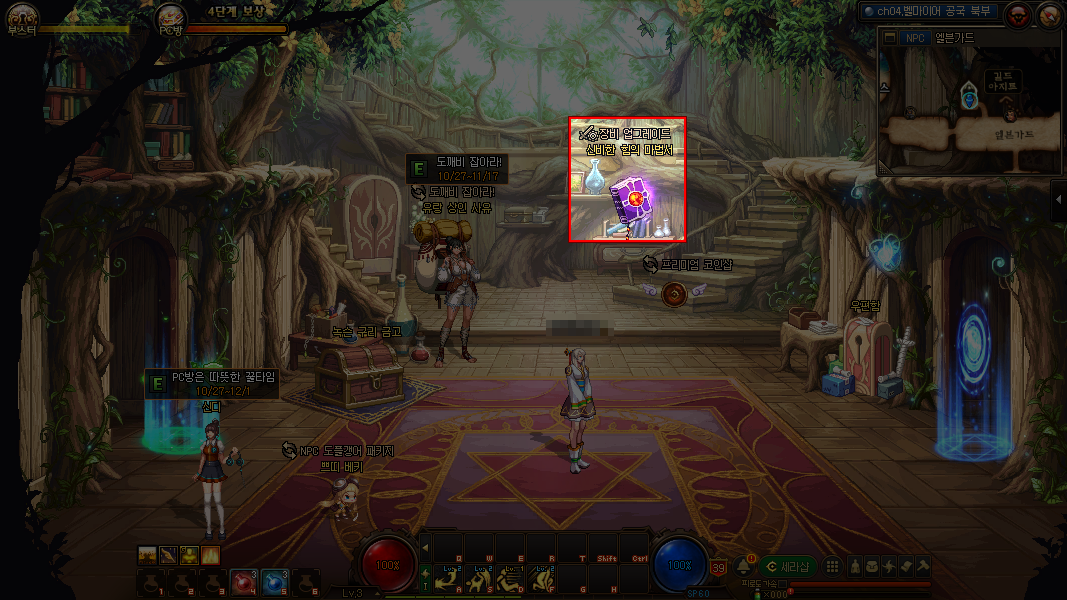
Task: Use the red potion in quickslot 4
Action: click(x=245, y=580)
